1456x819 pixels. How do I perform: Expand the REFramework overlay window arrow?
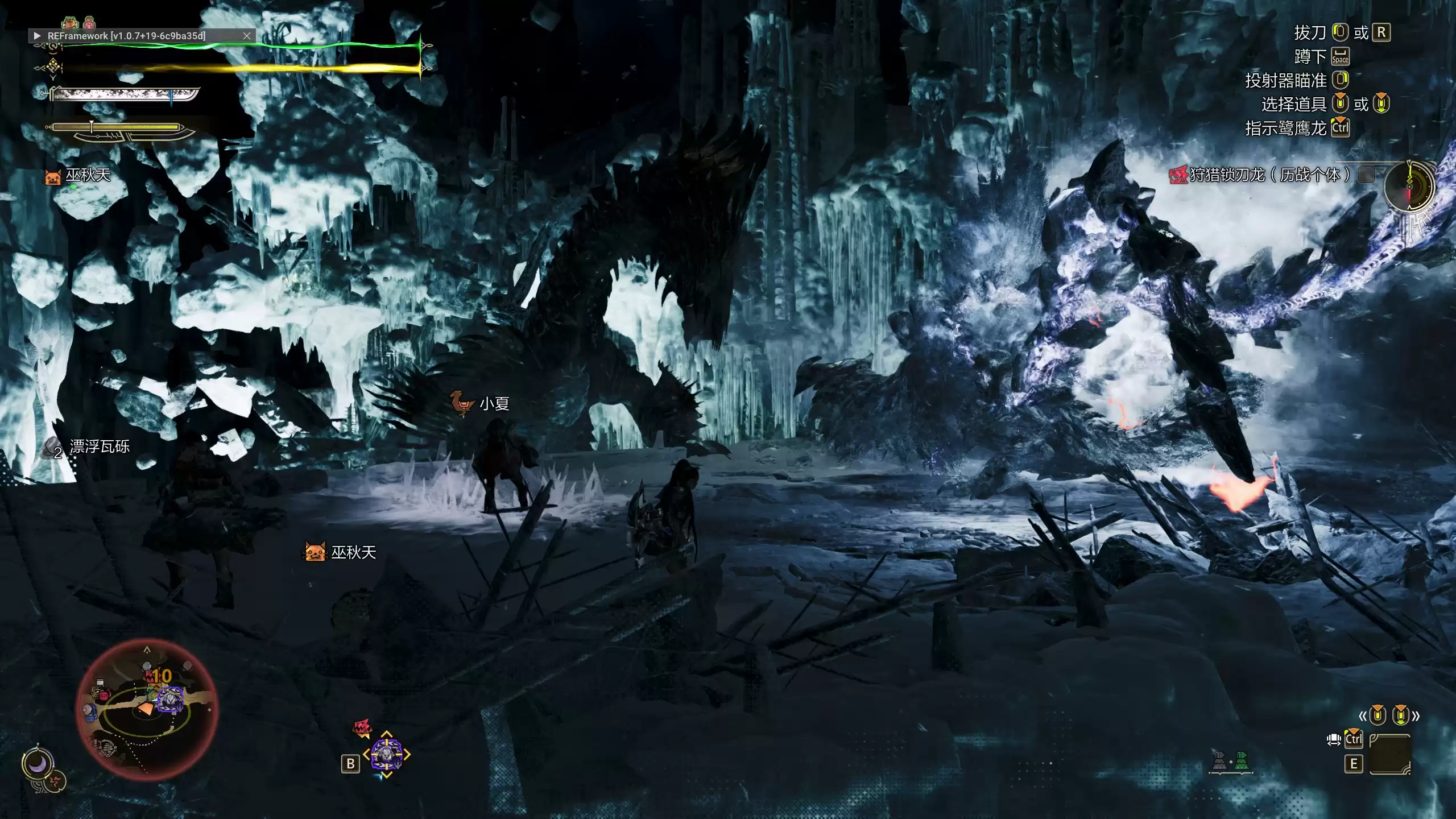[38, 36]
